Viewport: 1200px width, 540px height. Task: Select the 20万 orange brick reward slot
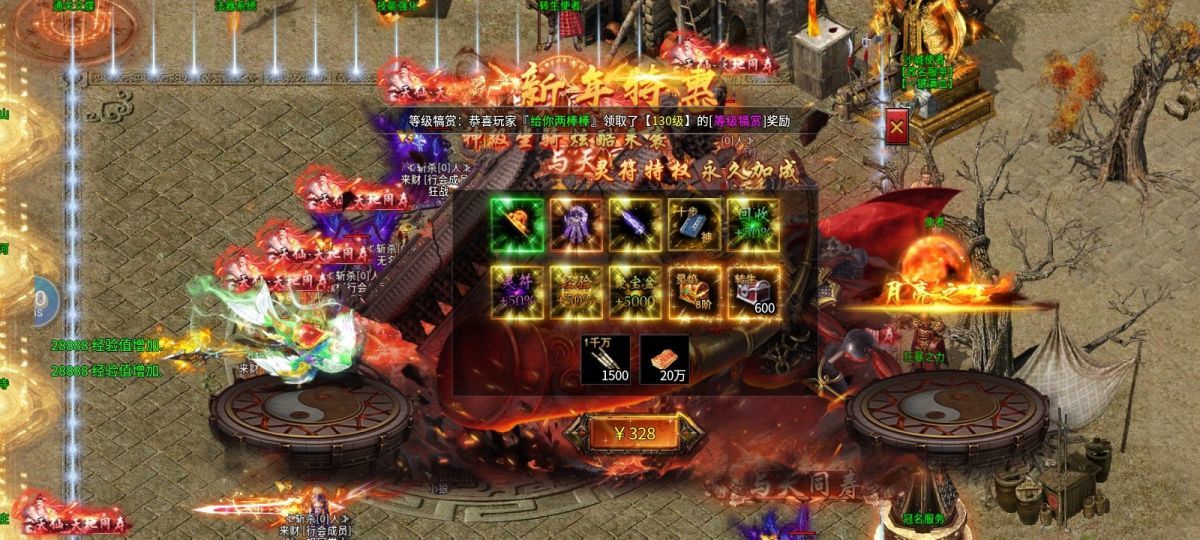(665, 359)
